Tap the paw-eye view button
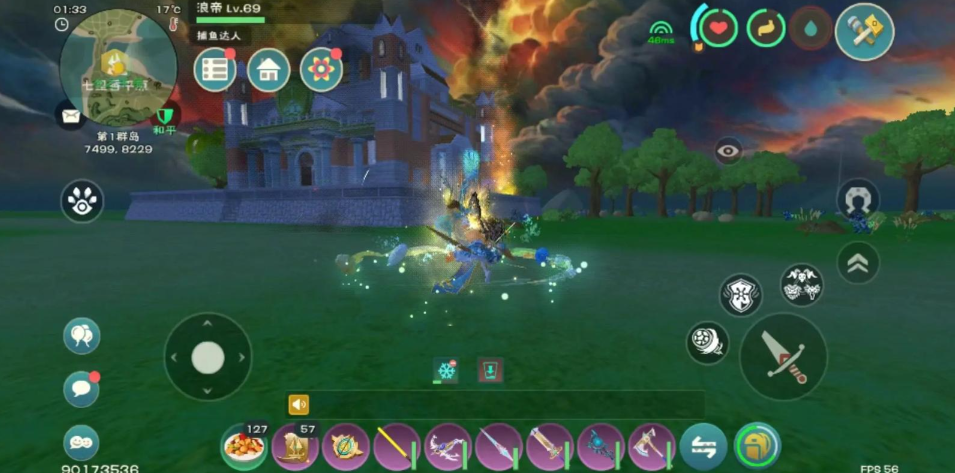The image size is (955, 473). pyautogui.click(x=82, y=201)
